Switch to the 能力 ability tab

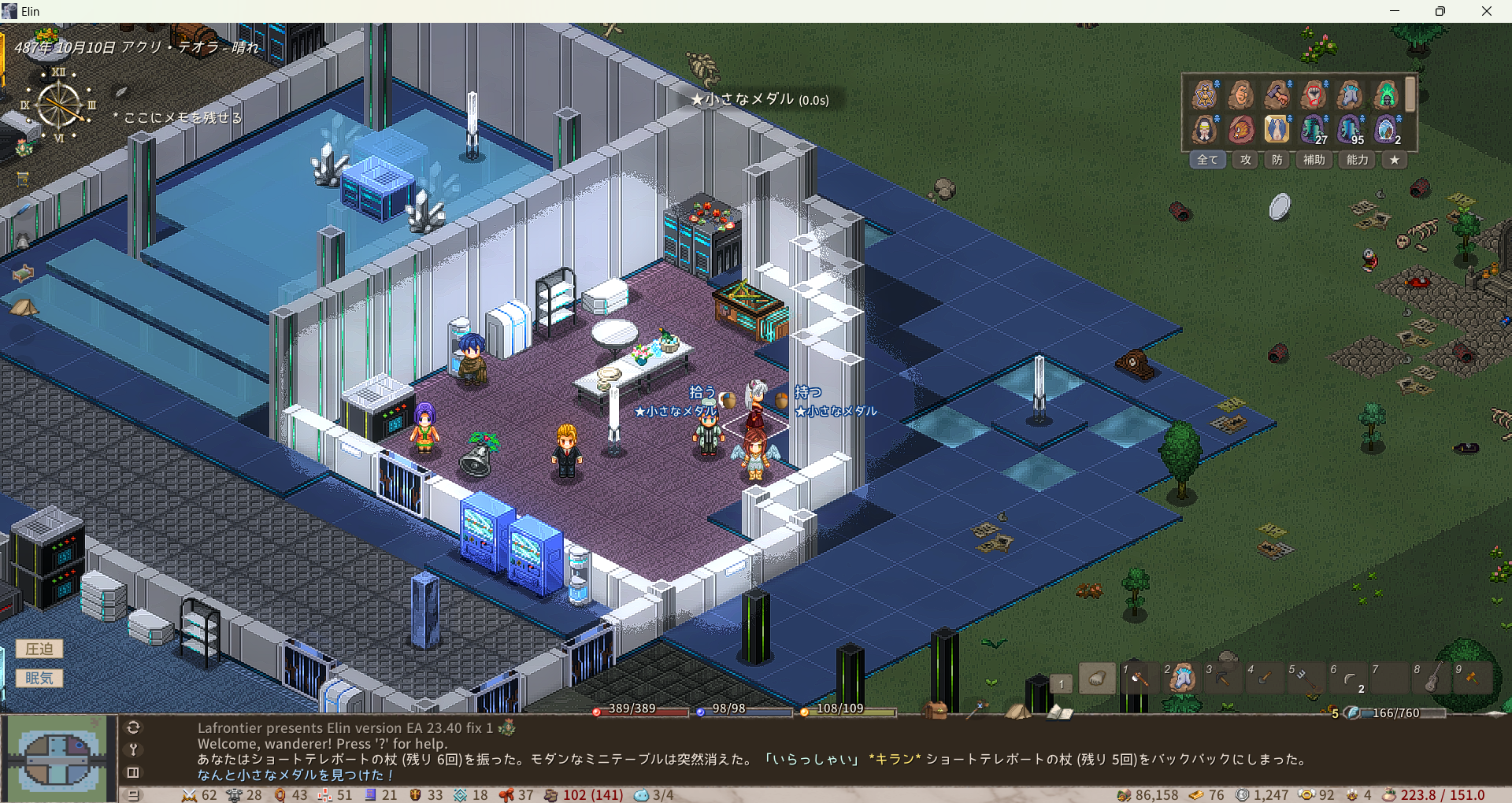point(1357,160)
